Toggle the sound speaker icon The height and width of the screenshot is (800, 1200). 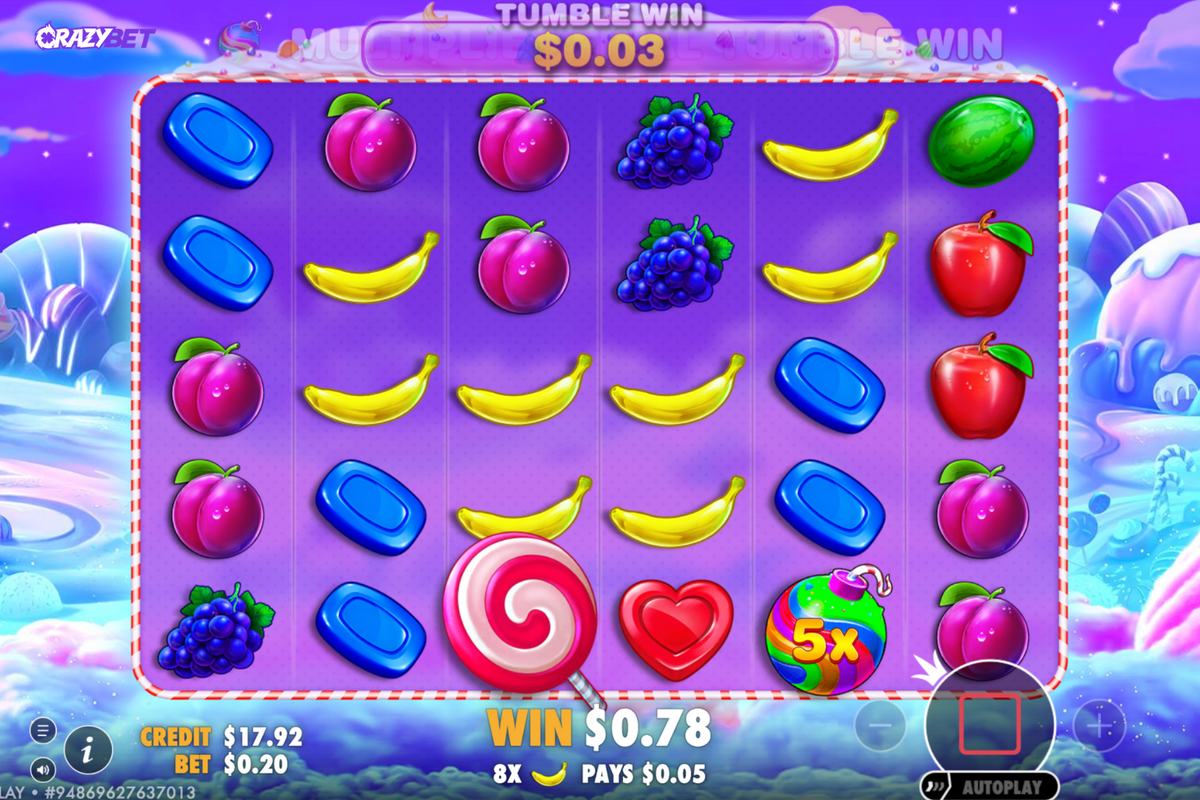tap(42, 769)
